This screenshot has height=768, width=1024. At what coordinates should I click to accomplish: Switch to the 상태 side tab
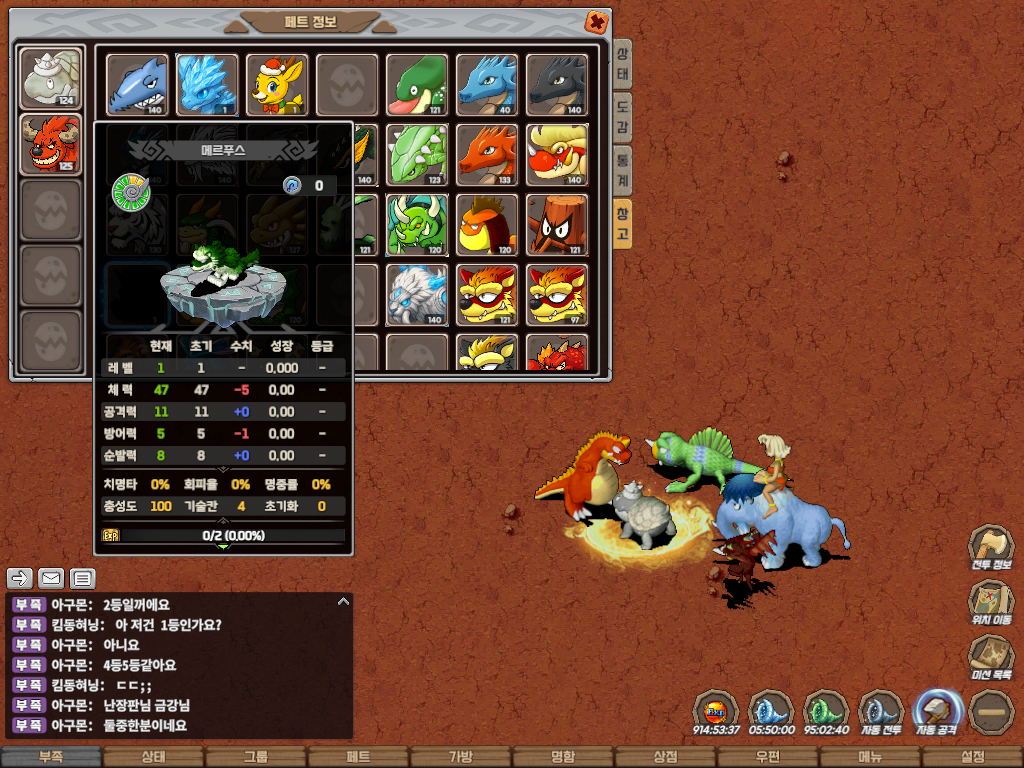point(622,65)
